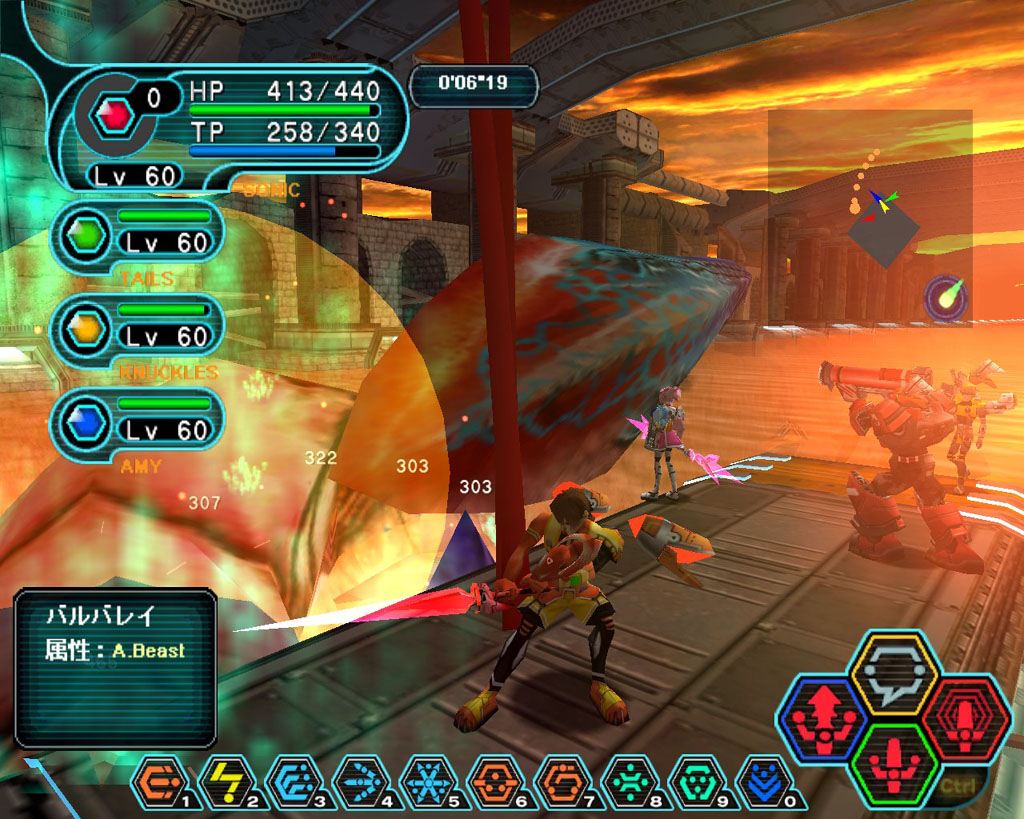Use the blue icon in hotbar slot 3
Viewport: 1024px width, 819px height.
(x=294, y=782)
